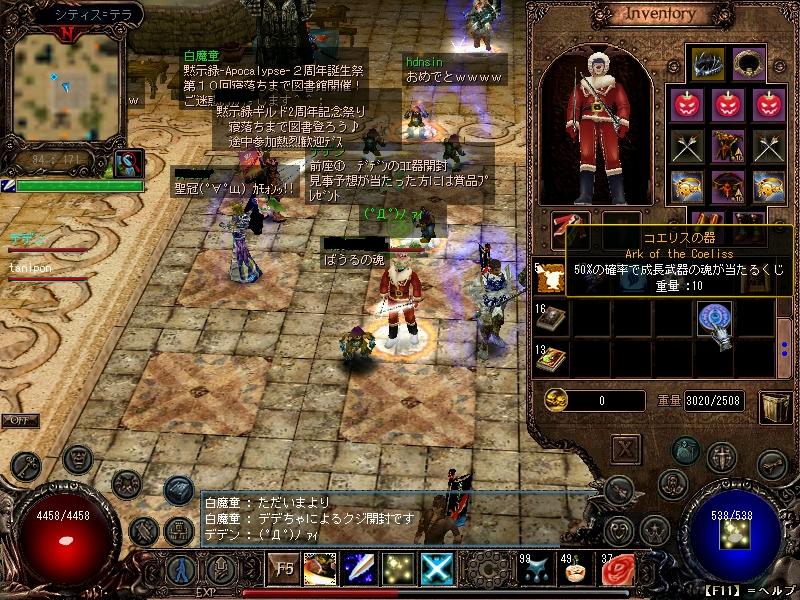Select the blue comet skill in hotbar
Screen dimensions: 800x600
click(359, 569)
